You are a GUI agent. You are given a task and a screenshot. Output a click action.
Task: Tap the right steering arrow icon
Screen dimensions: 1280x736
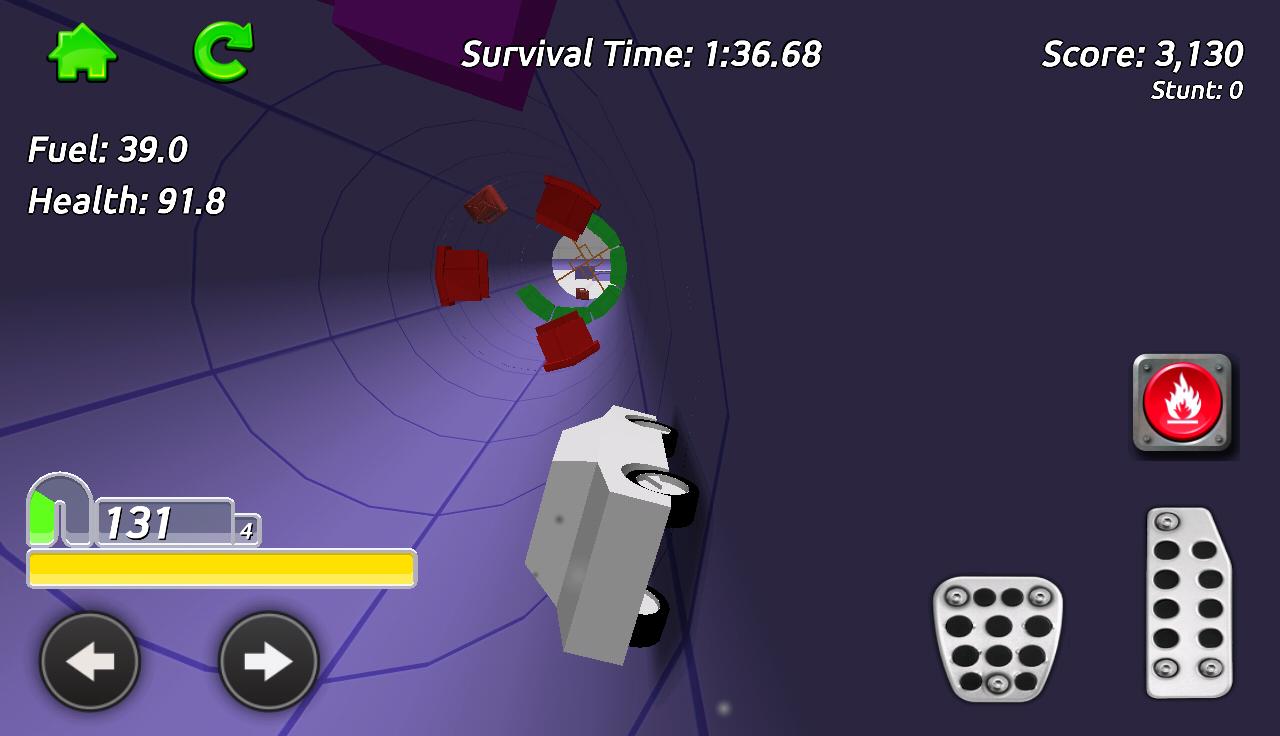268,660
